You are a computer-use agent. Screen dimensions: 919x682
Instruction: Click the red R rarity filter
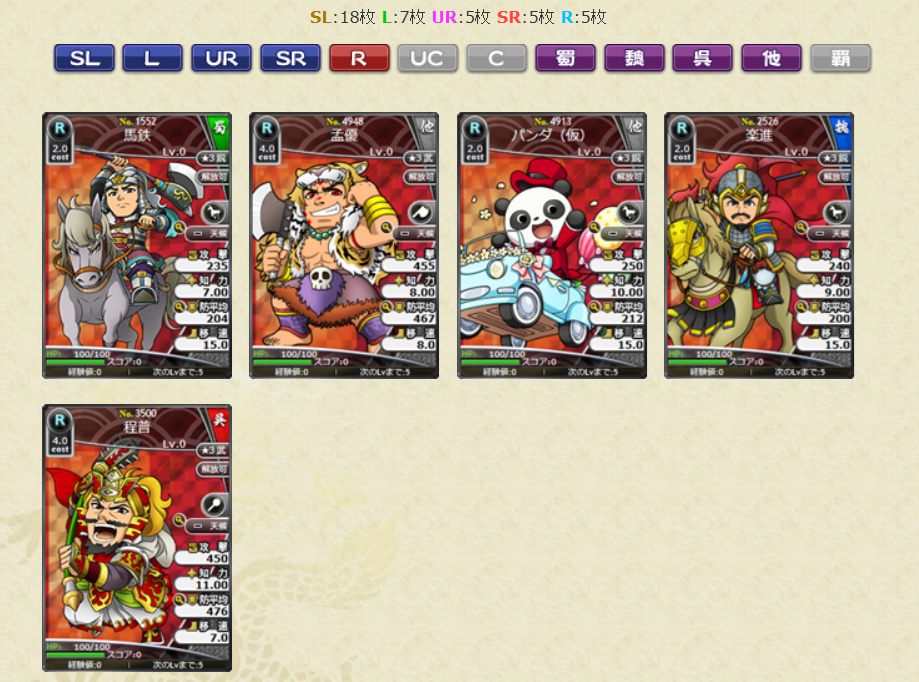(x=359, y=58)
